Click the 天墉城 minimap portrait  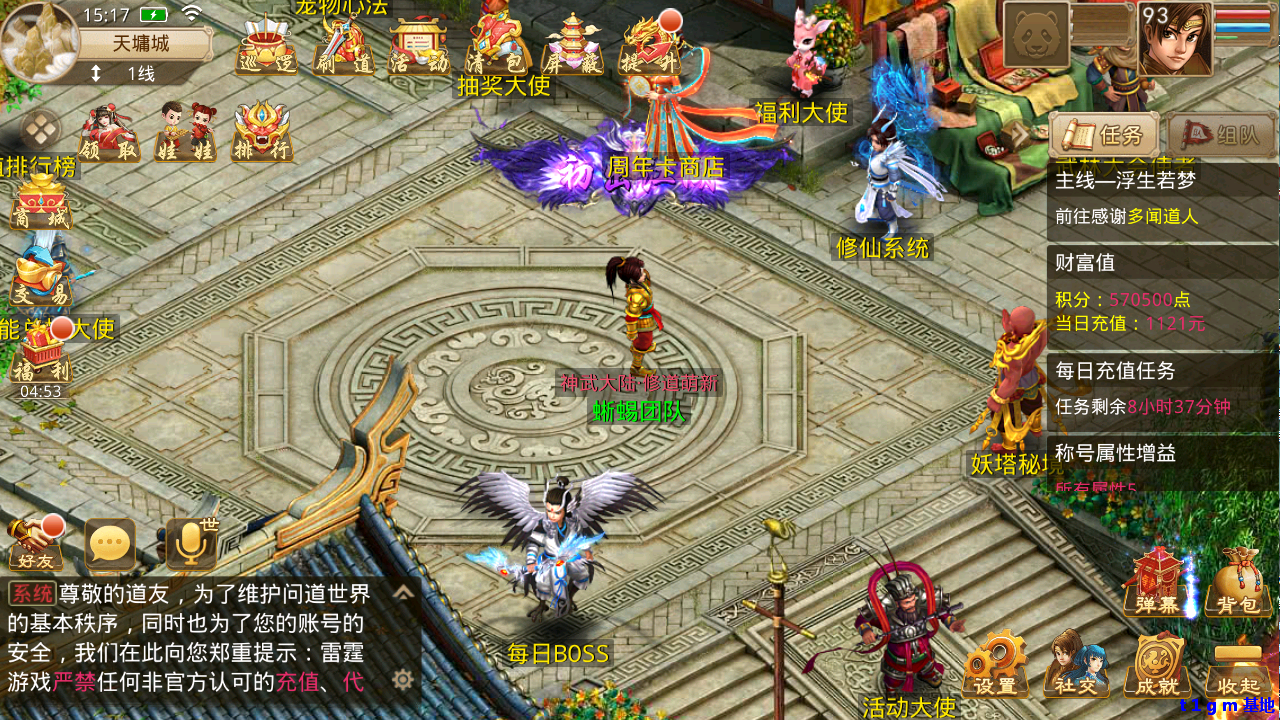click(40, 42)
